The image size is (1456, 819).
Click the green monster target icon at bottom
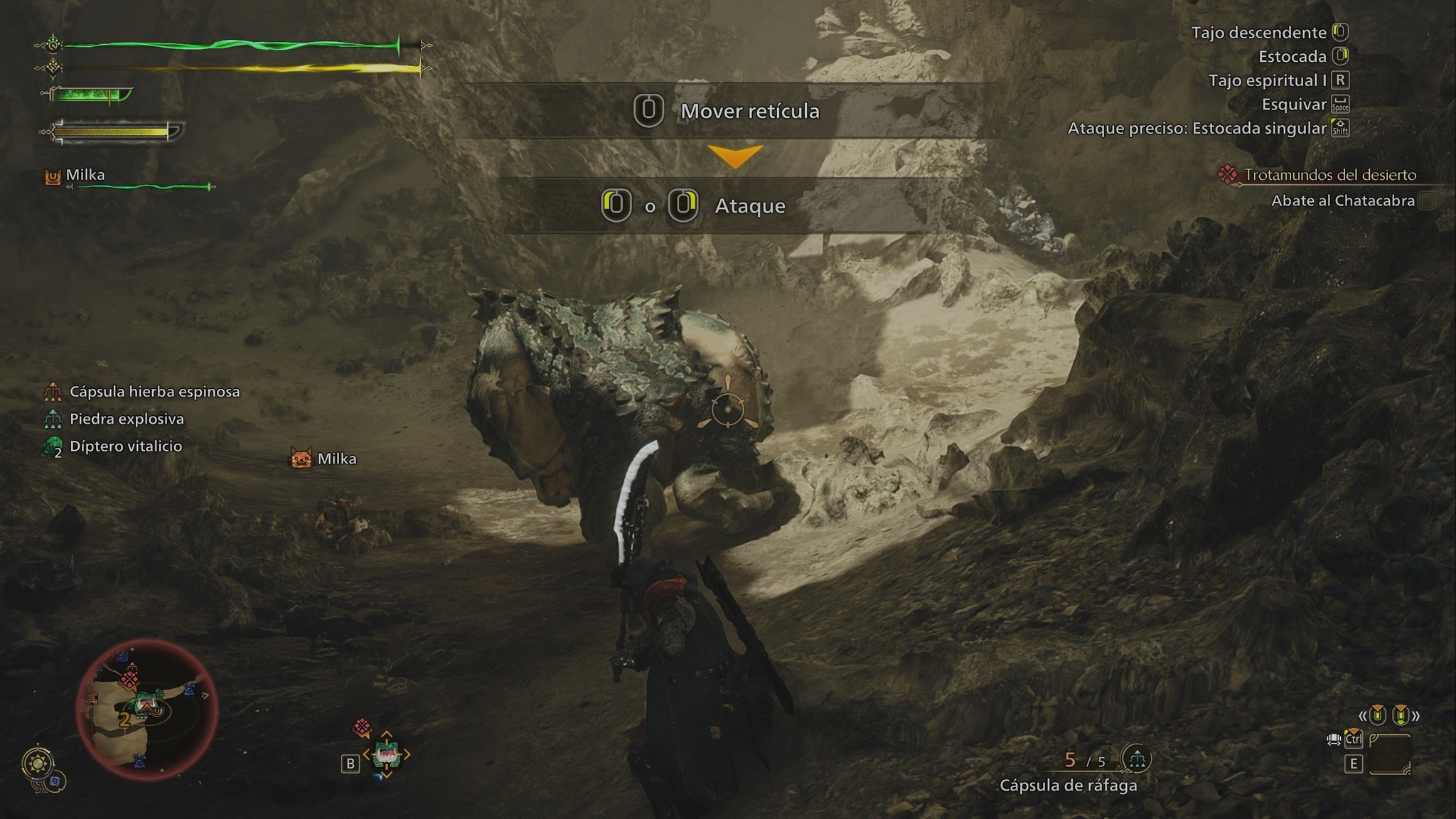(x=387, y=755)
